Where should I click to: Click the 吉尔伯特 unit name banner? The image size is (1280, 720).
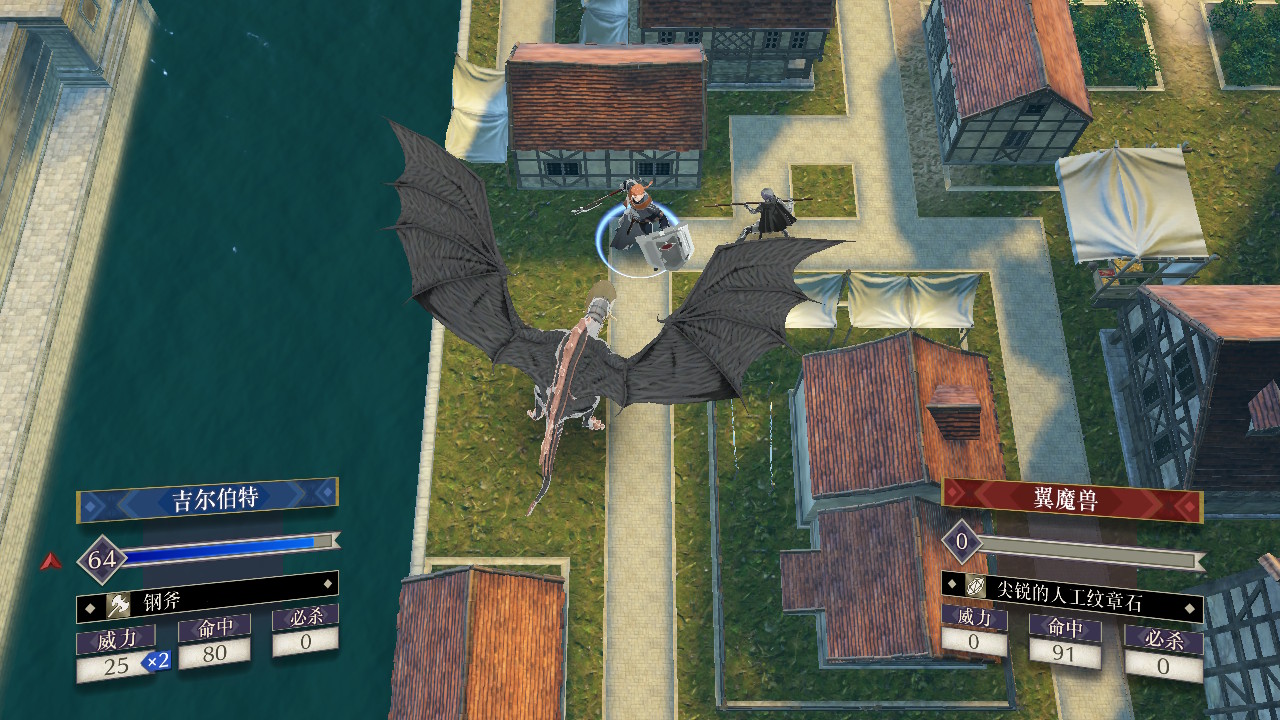click(x=208, y=498)
